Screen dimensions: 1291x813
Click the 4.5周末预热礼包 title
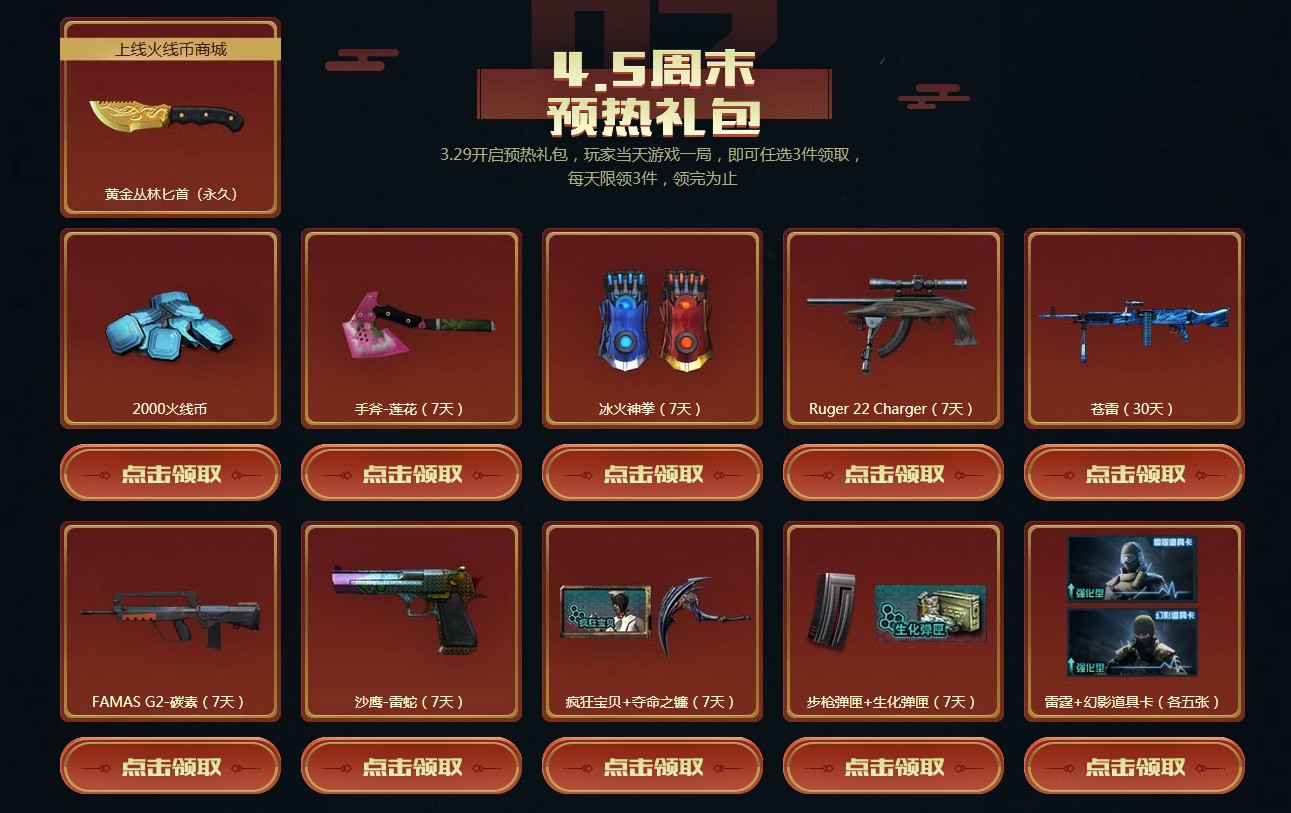tap(655, 95)
